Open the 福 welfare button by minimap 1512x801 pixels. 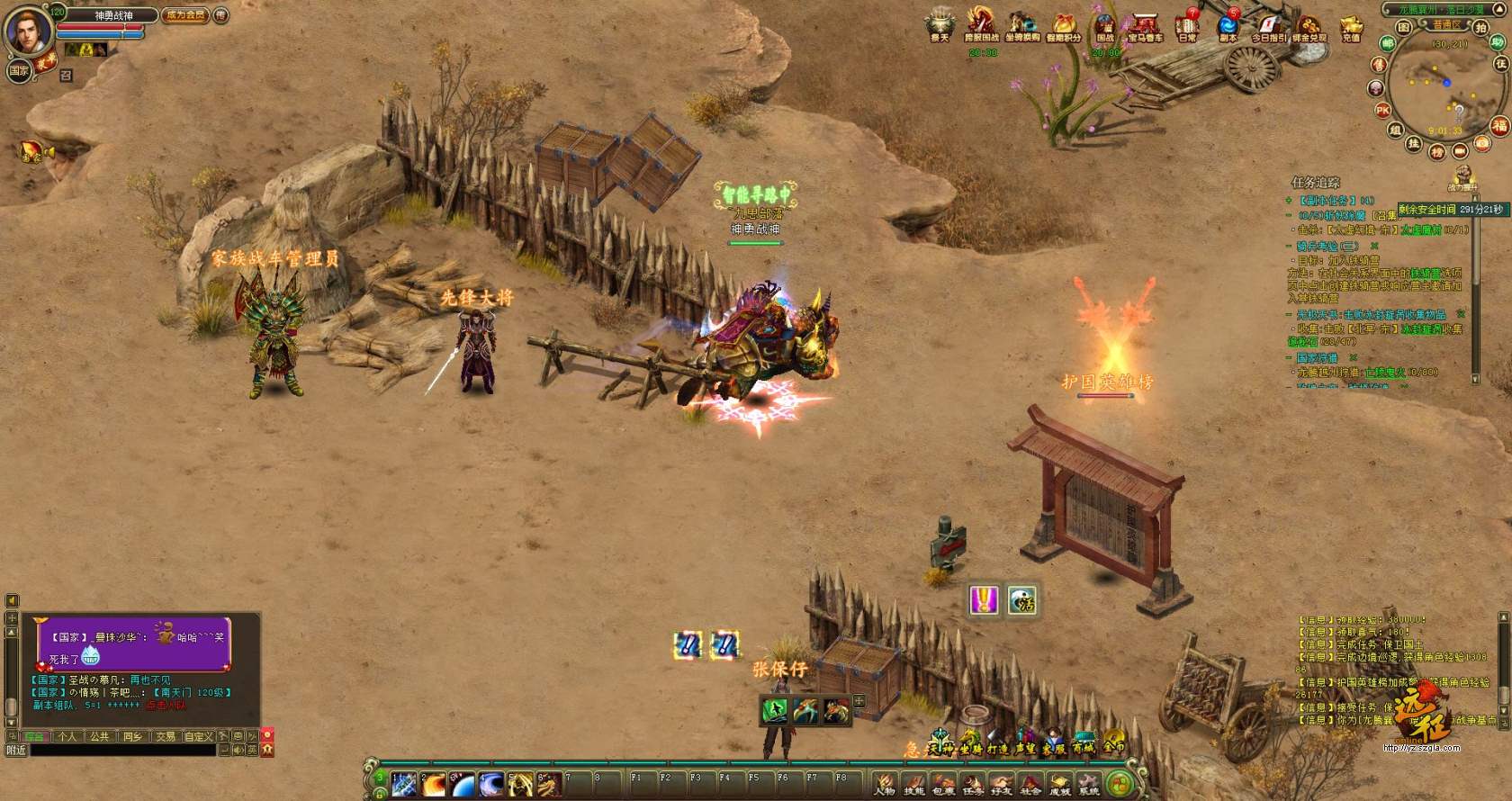[1498, 126]
